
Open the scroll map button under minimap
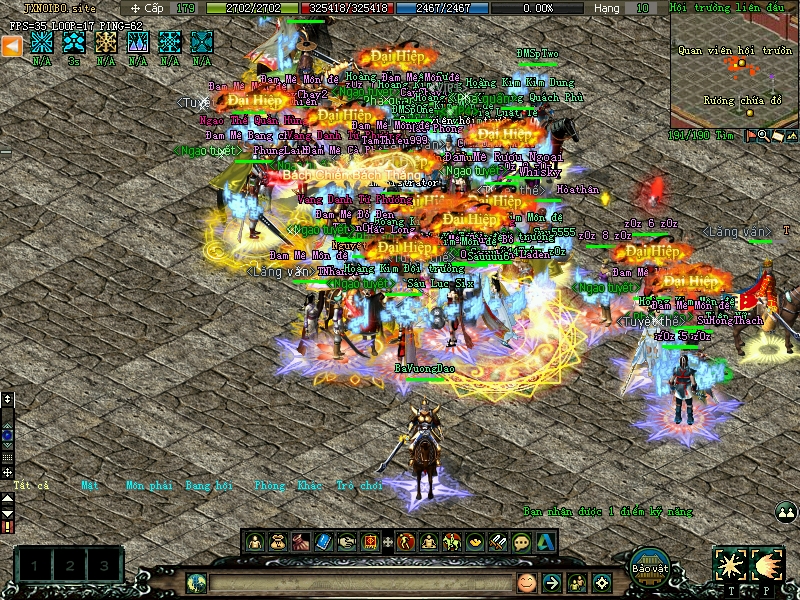click(777, 135)
